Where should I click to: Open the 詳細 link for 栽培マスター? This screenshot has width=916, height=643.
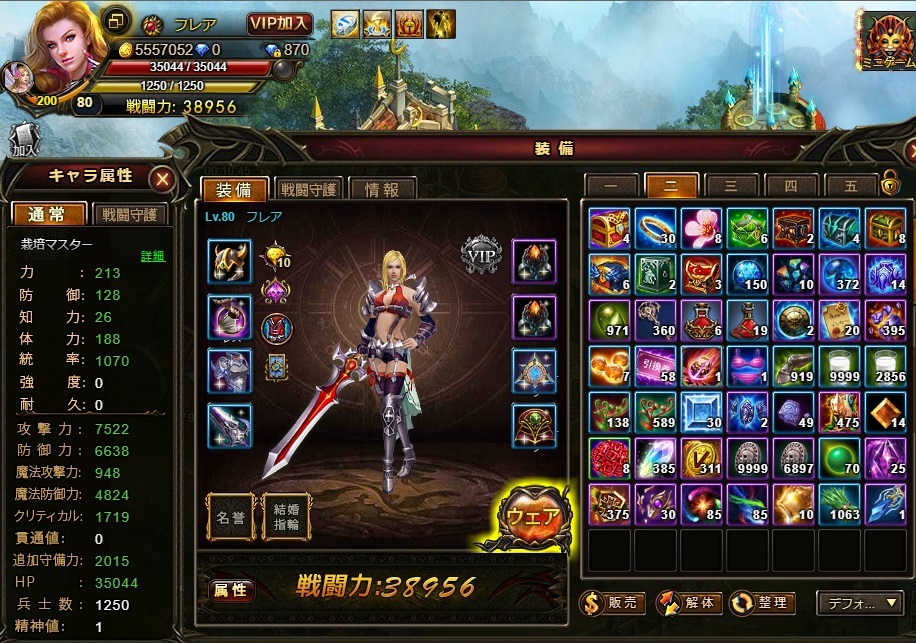click(153, 256)
